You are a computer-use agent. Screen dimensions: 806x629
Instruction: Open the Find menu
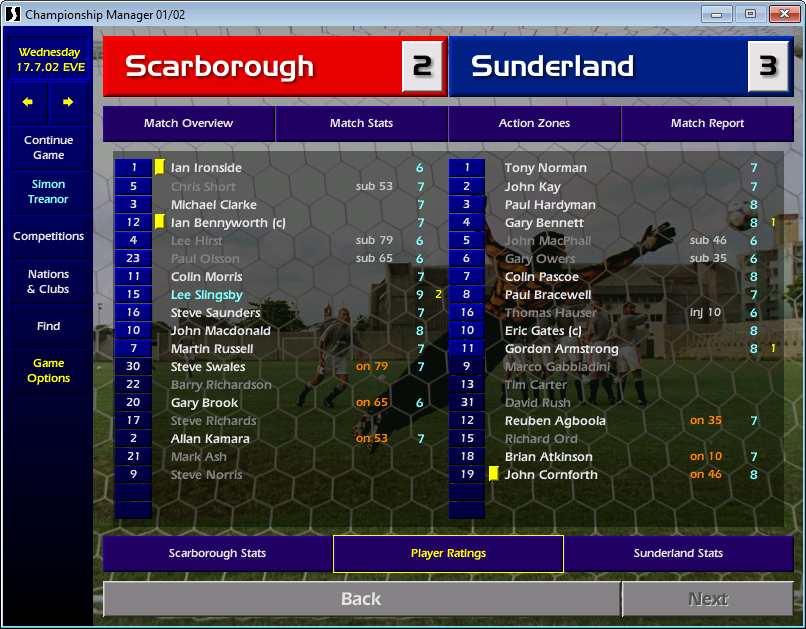[x=48, y=326]
